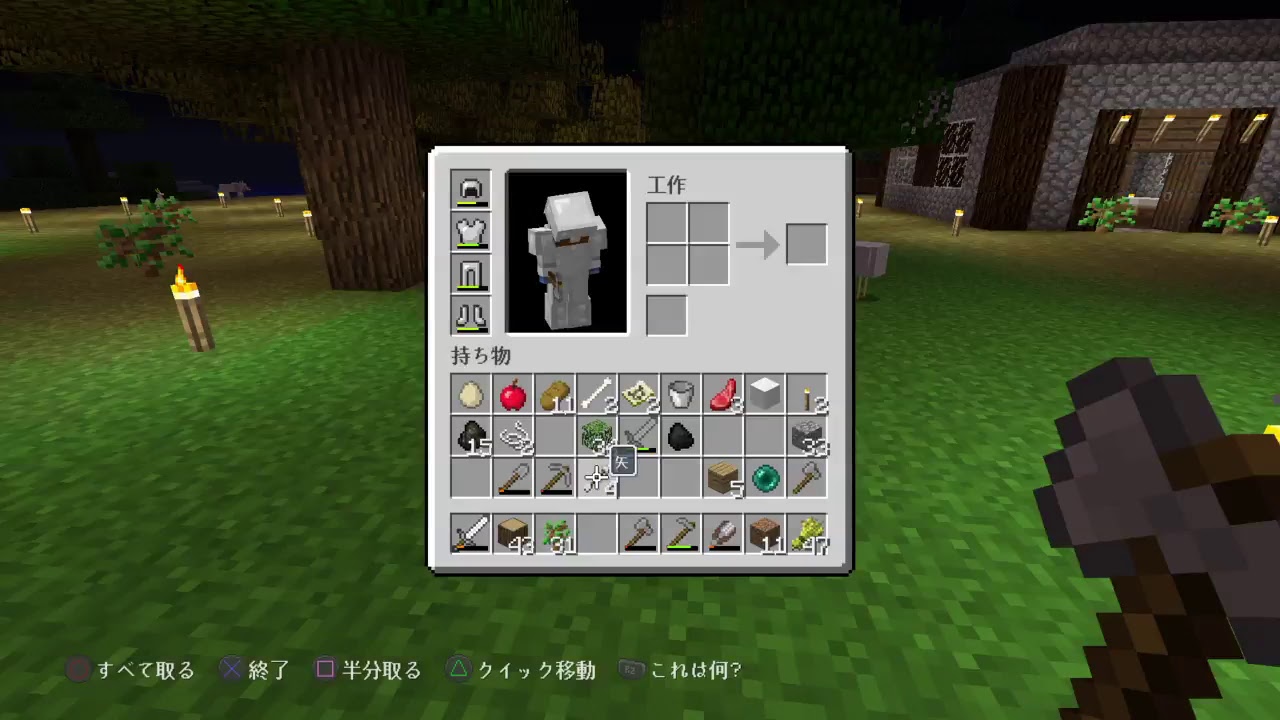Select the cobblestone stack of 33
The height and width of the screenshot is (720, 1280).
pos(807,438)
